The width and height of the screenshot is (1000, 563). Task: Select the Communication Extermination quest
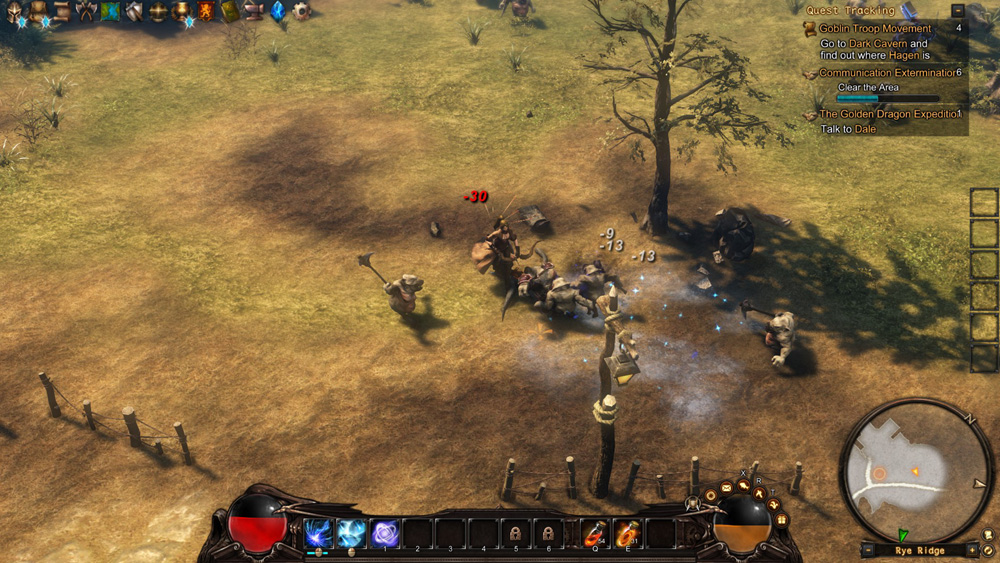(x=888, y=73)
